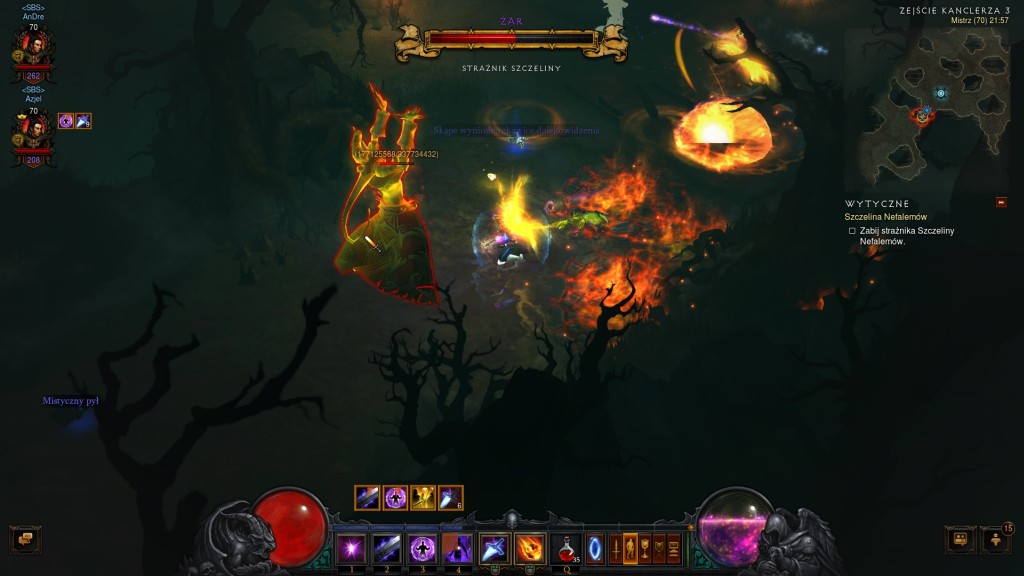Select the flaming meteor secondary skill
The width and height of the screenshot is (1024, 576).
click(530, 548)
